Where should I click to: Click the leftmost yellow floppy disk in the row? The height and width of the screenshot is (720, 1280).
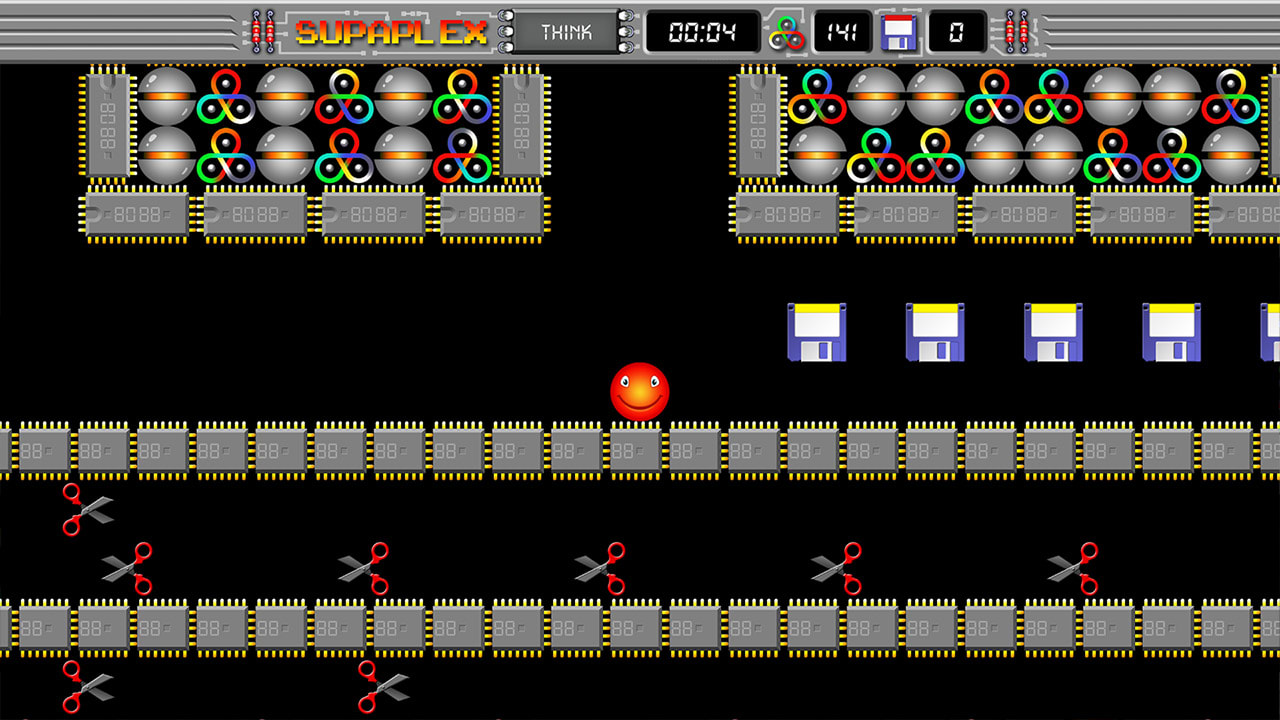coord(817,331)
